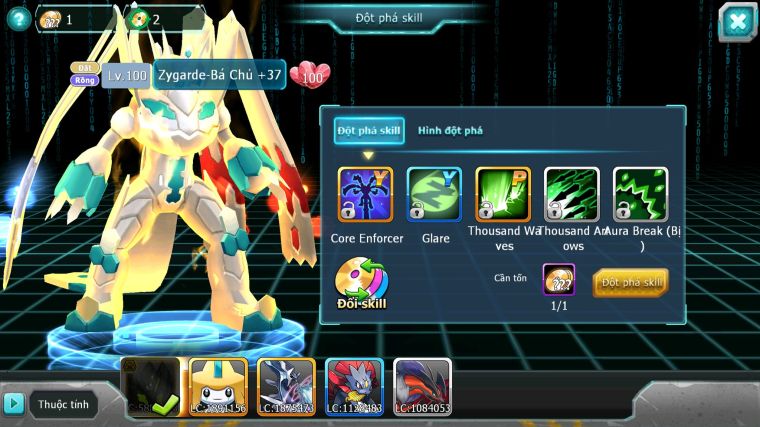Select the Yveltal thumbnail with LC 1084053
The height and width of the screenshot is (427, 760).
[422, 387]
